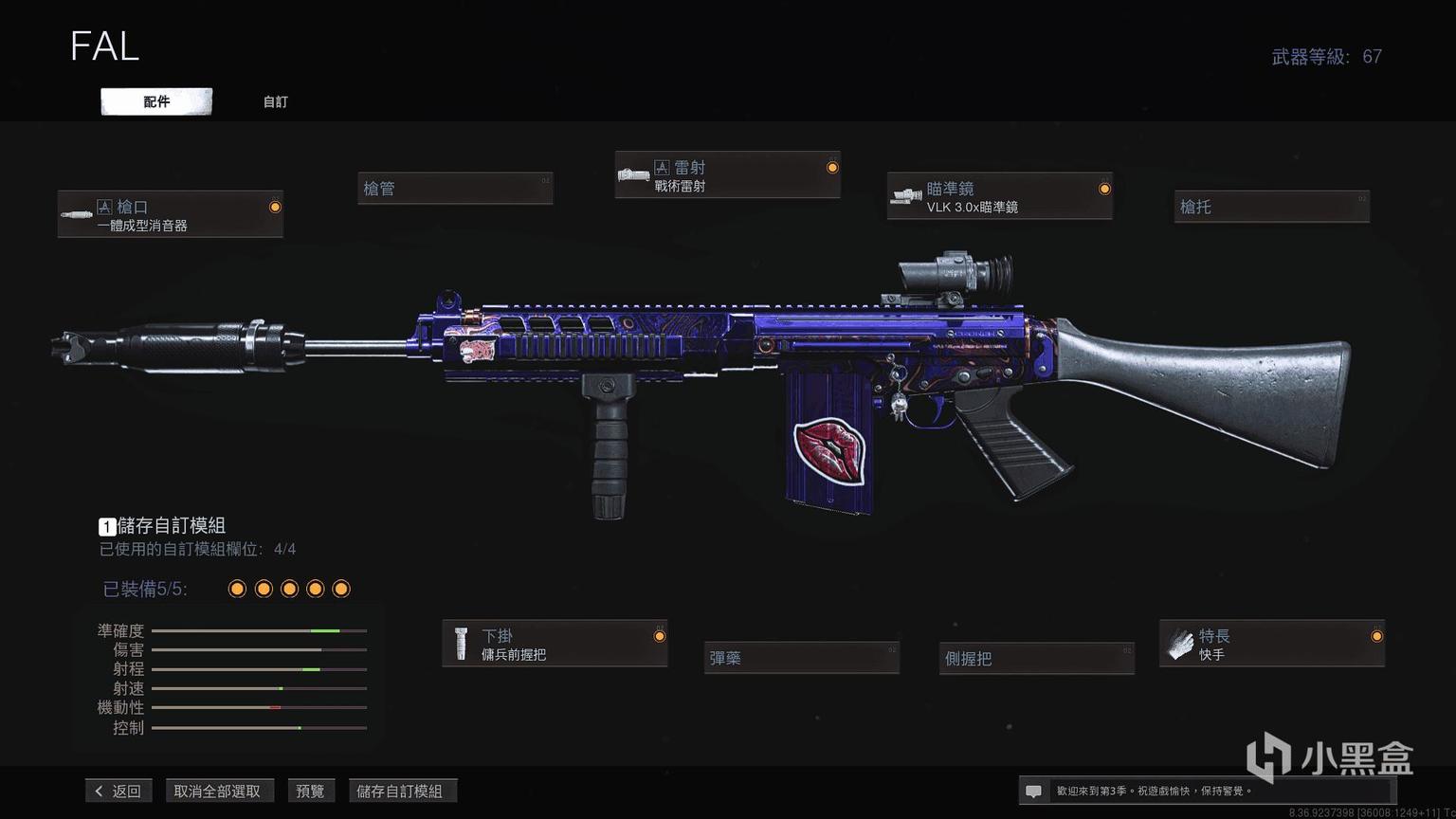The width and height of the screenshot is (1456, 819).
Task: Select the 槍口 muzzle attachment slot
Action: click(171, 214)
